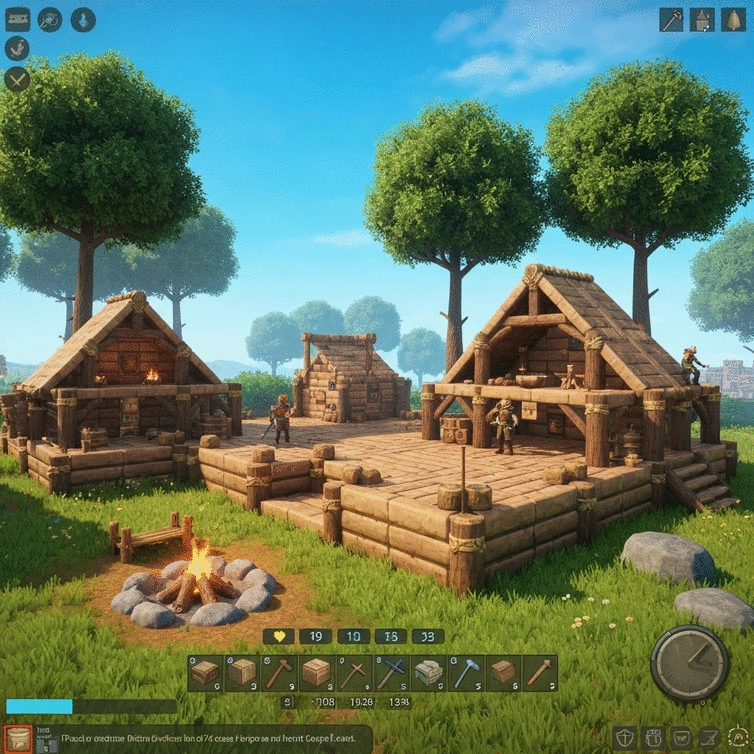
Task: Select the stone block hotbar slot
Action: point(428,673)
